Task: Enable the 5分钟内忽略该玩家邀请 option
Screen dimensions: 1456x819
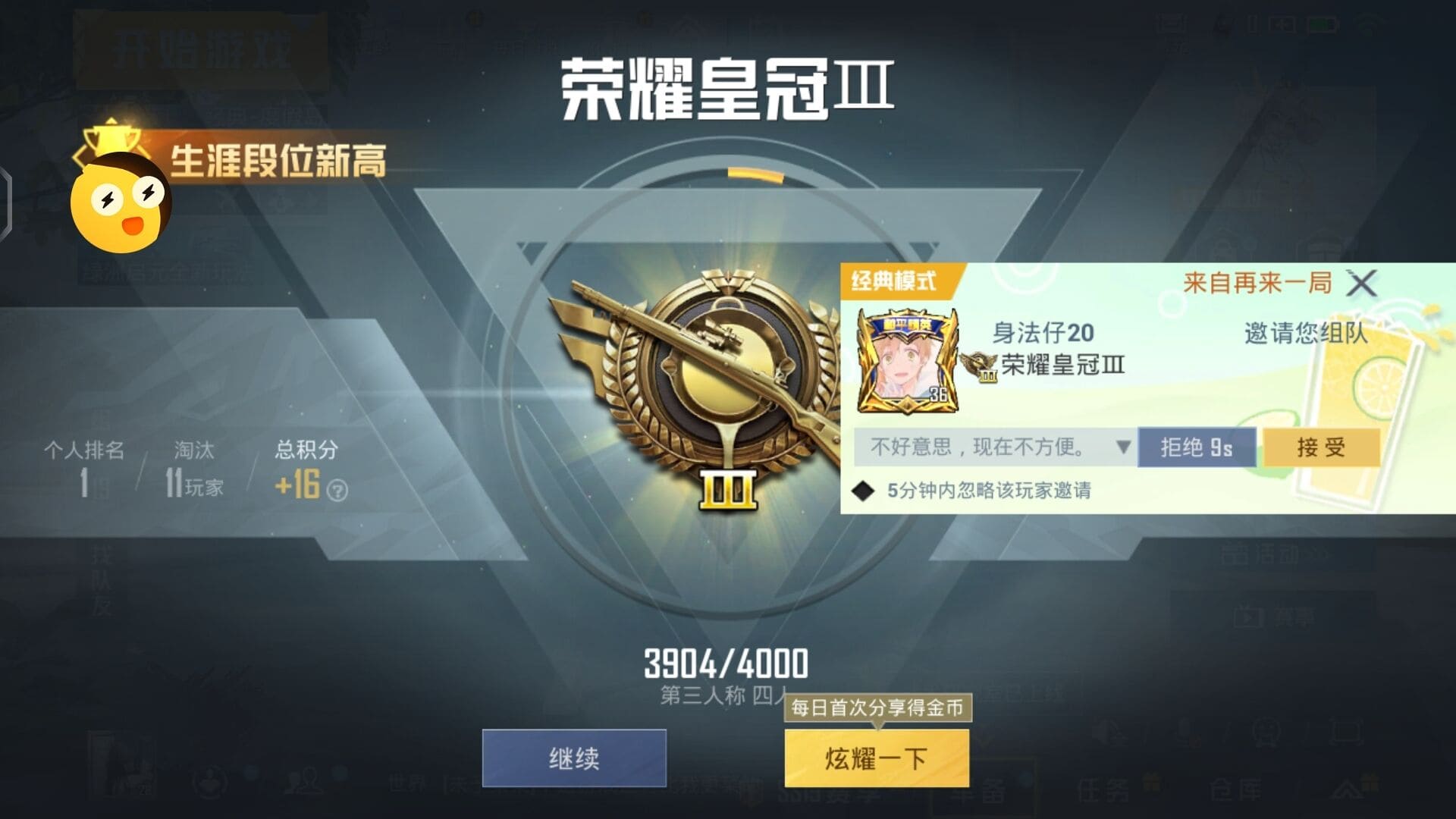Action: 862,491
